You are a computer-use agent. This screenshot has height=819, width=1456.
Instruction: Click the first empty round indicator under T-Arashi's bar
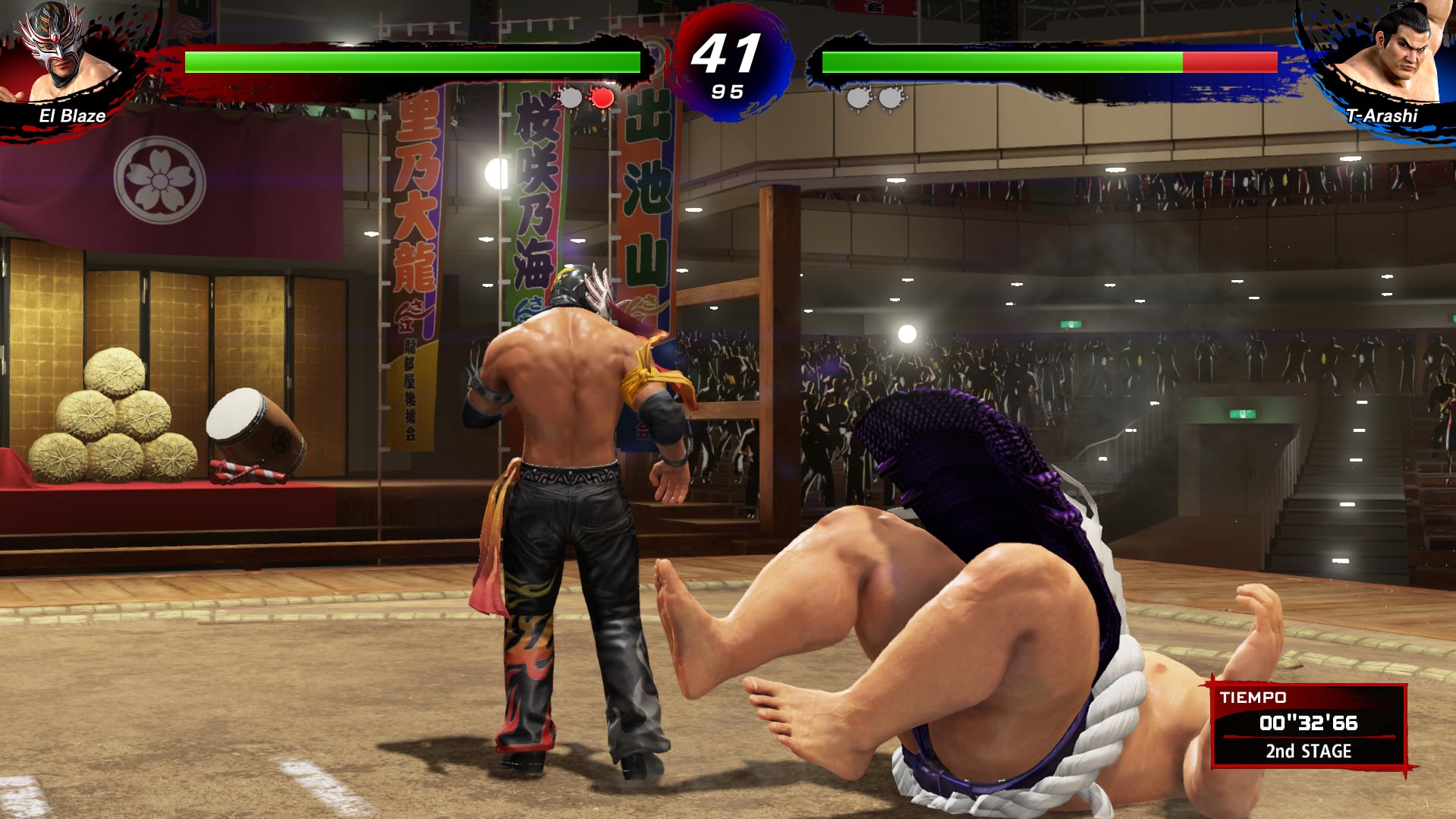click(x=857, y=97)
